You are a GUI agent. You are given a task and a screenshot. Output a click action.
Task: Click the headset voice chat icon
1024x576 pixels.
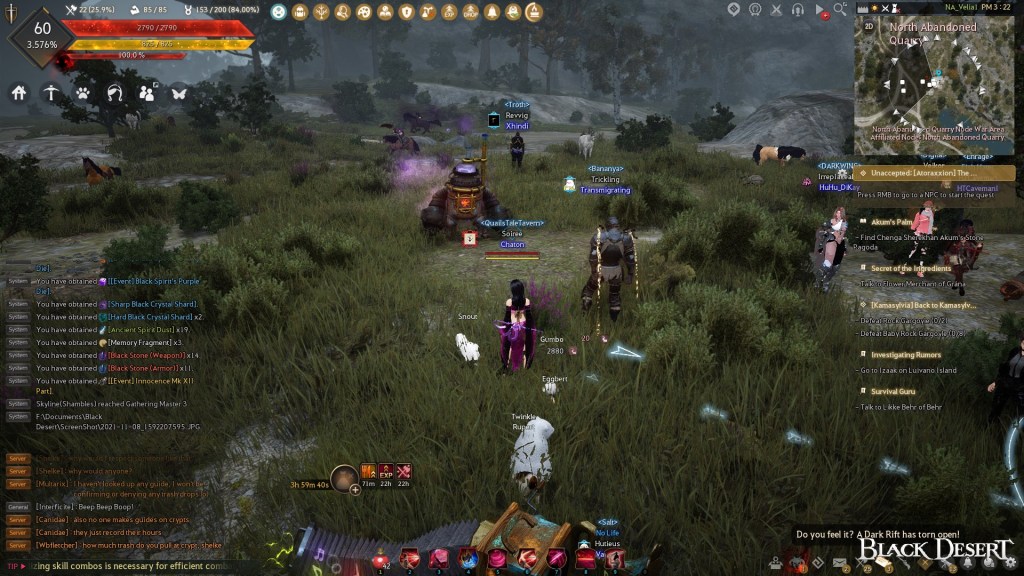click(x=798, y=9)
